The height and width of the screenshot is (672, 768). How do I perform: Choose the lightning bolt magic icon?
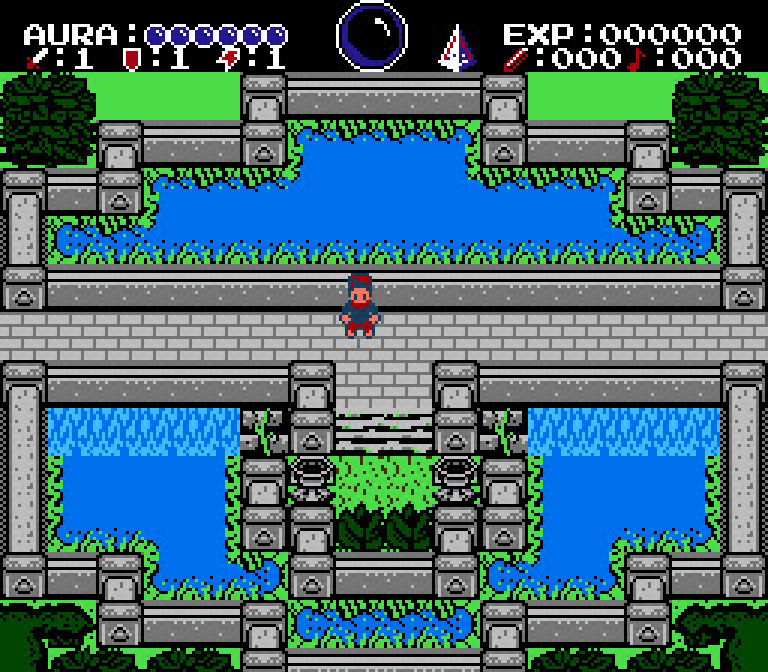point(228,59)
